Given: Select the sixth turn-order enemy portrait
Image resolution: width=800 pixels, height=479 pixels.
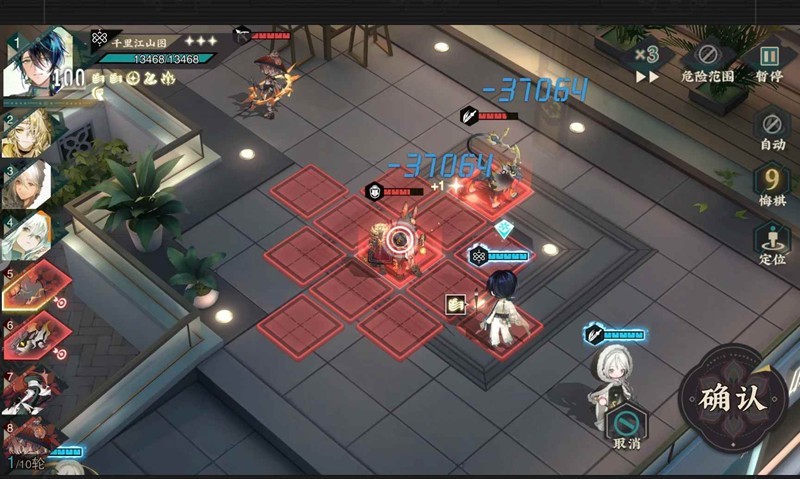Looking at the screenshot, I should click(30, 337).
